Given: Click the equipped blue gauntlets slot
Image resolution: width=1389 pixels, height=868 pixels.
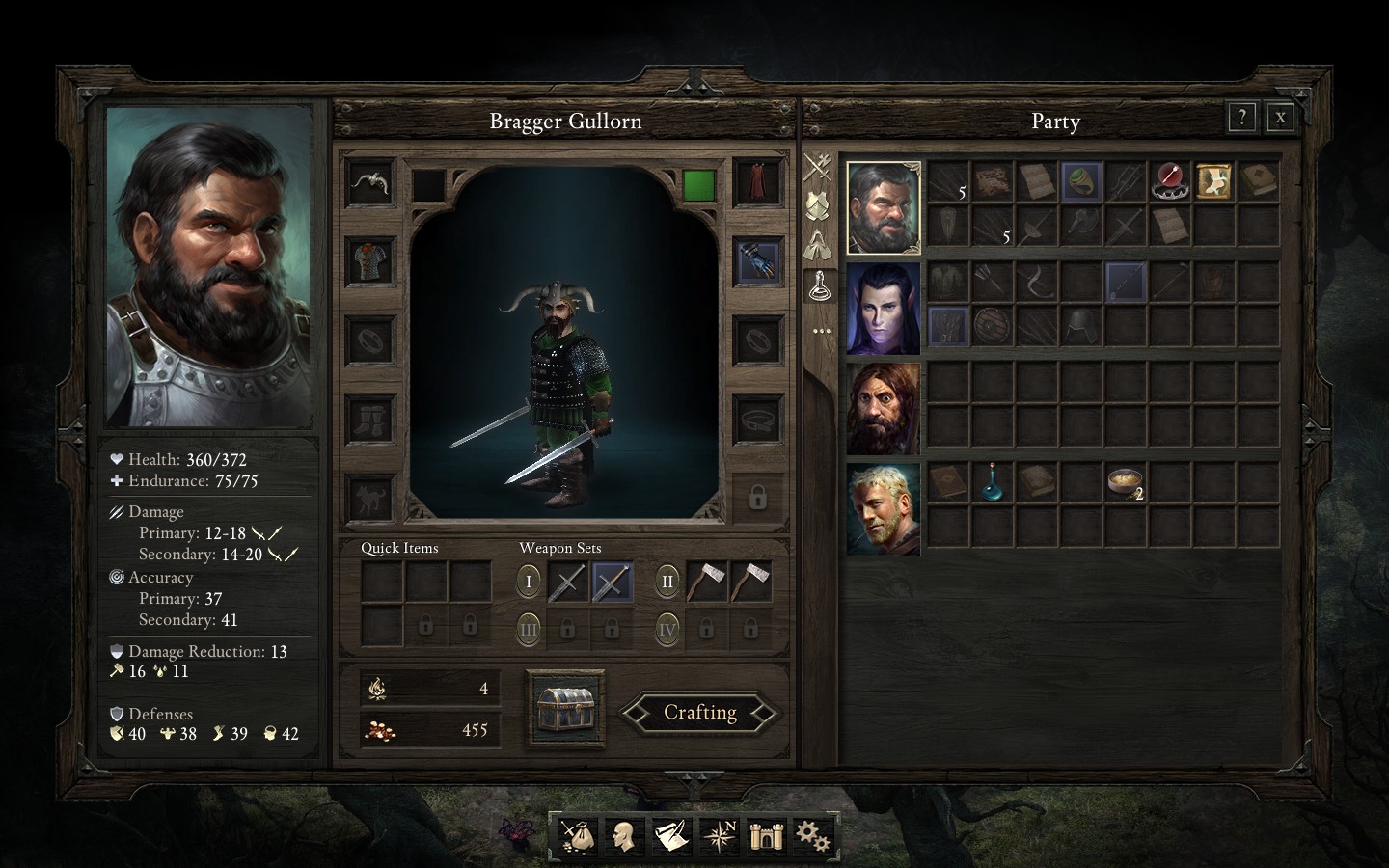Looking at the screenshot, I should tap(757, 261).
